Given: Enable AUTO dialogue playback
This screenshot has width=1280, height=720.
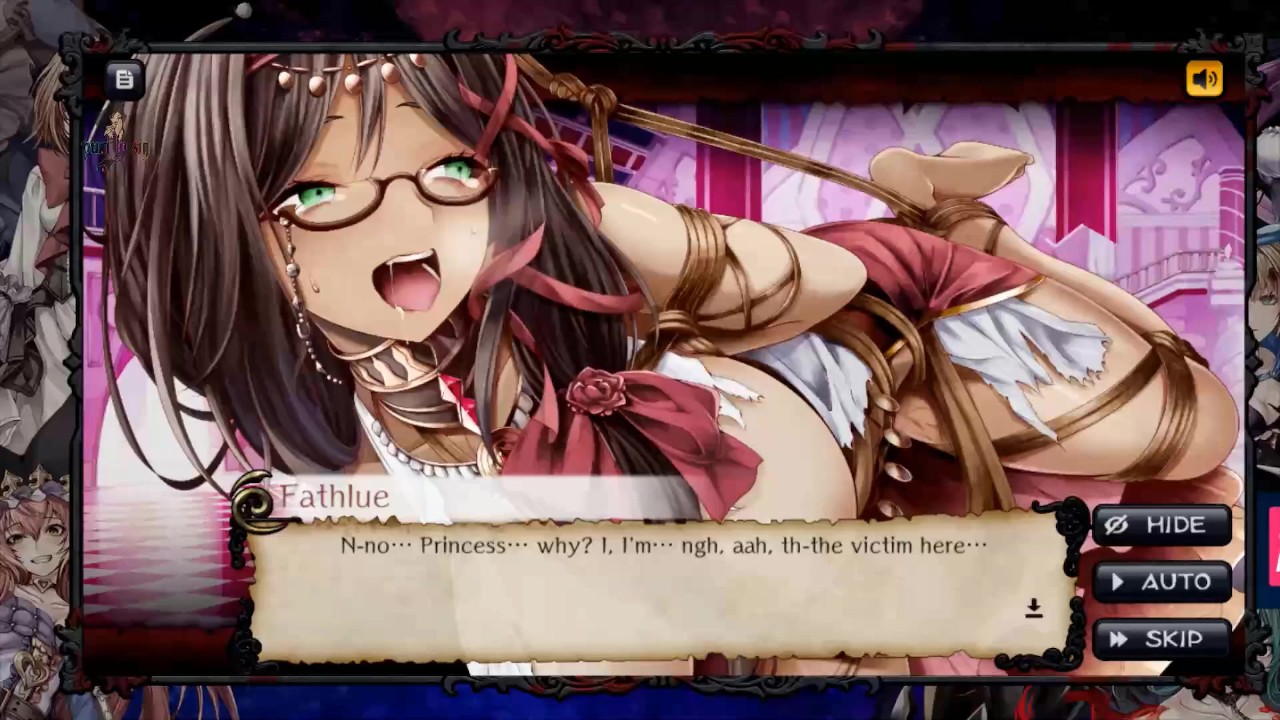Looking at the screenshot, I should [1161, 582].
